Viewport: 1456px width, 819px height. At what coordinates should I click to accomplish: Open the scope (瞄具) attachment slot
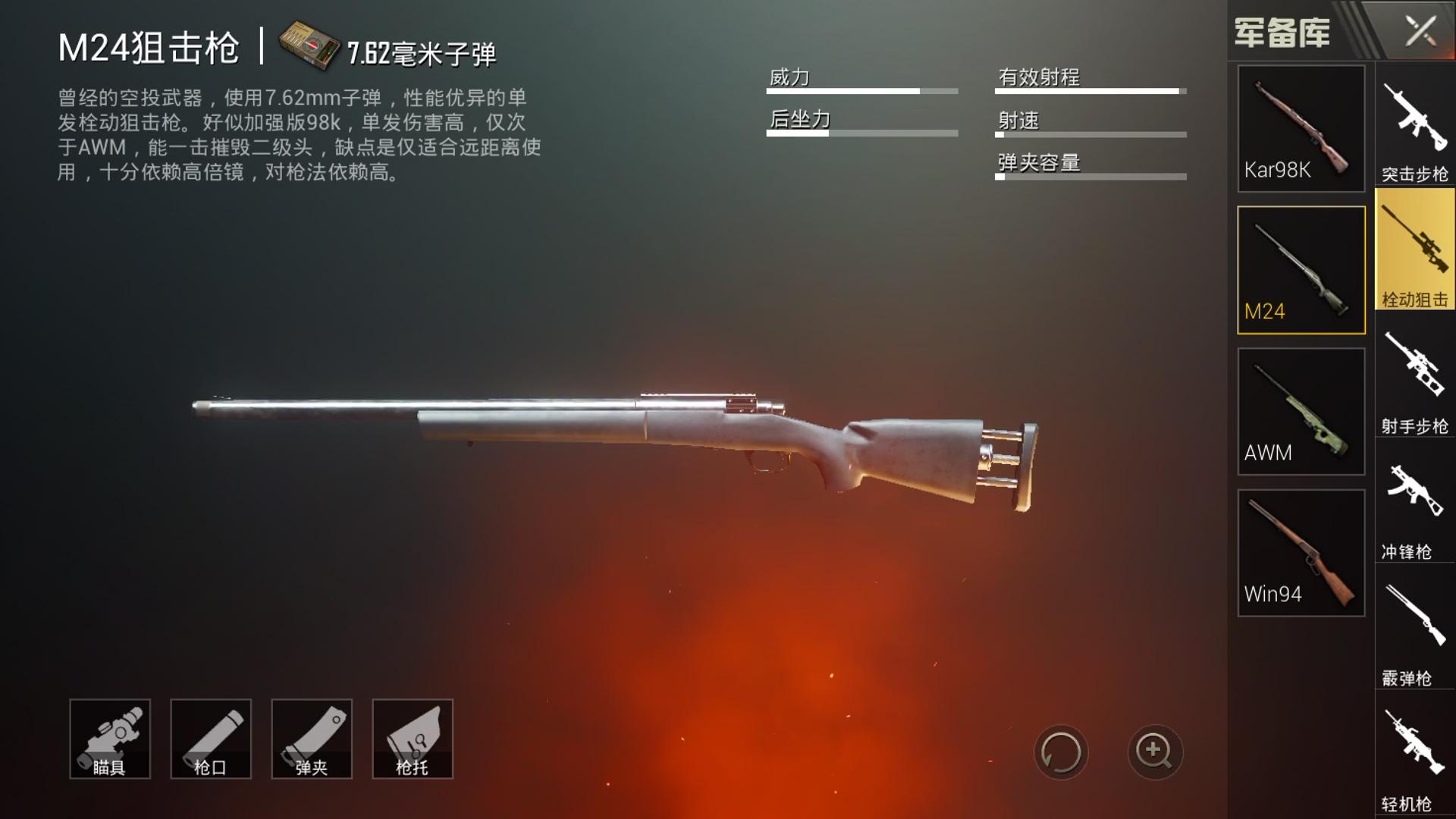(111, 738)
